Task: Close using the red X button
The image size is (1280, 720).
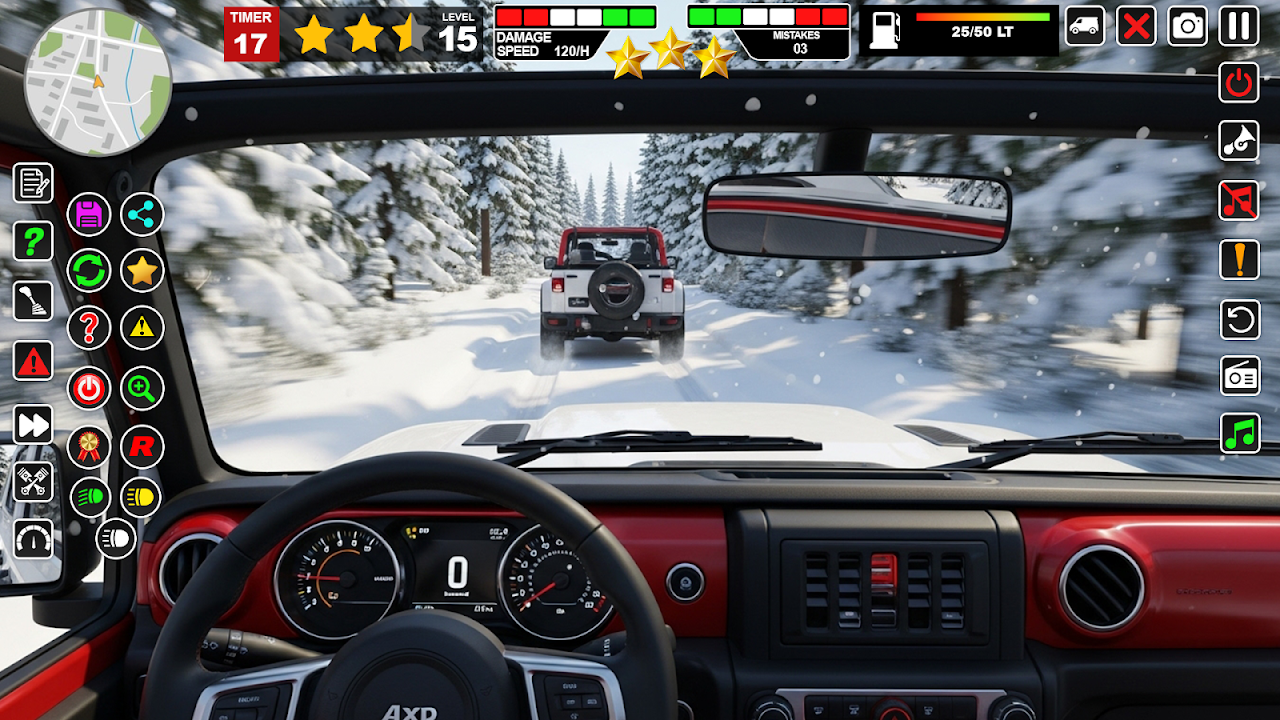Action: 1136,26
